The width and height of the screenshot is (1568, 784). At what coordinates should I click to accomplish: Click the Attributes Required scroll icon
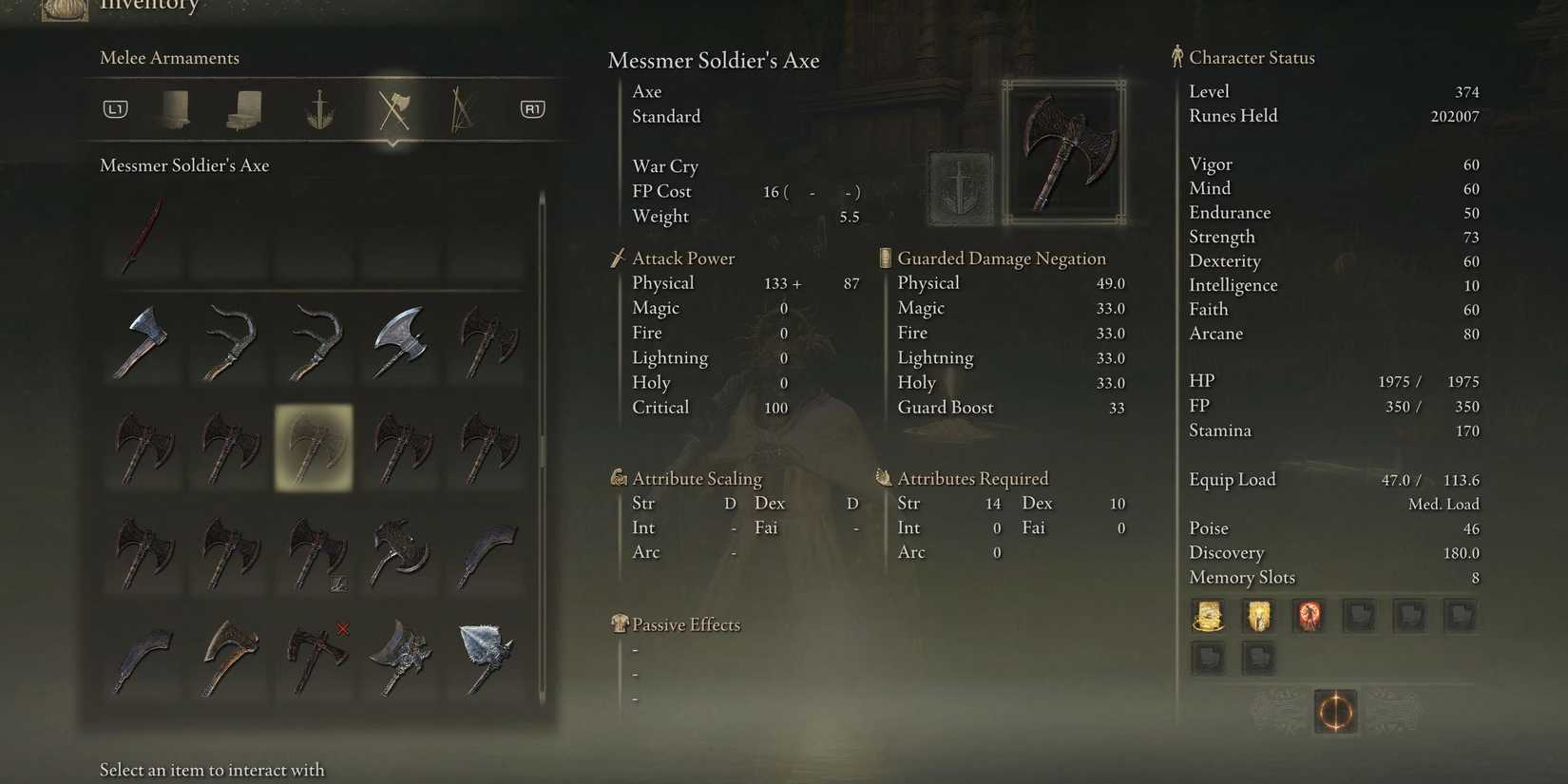[x=884, y=478]
